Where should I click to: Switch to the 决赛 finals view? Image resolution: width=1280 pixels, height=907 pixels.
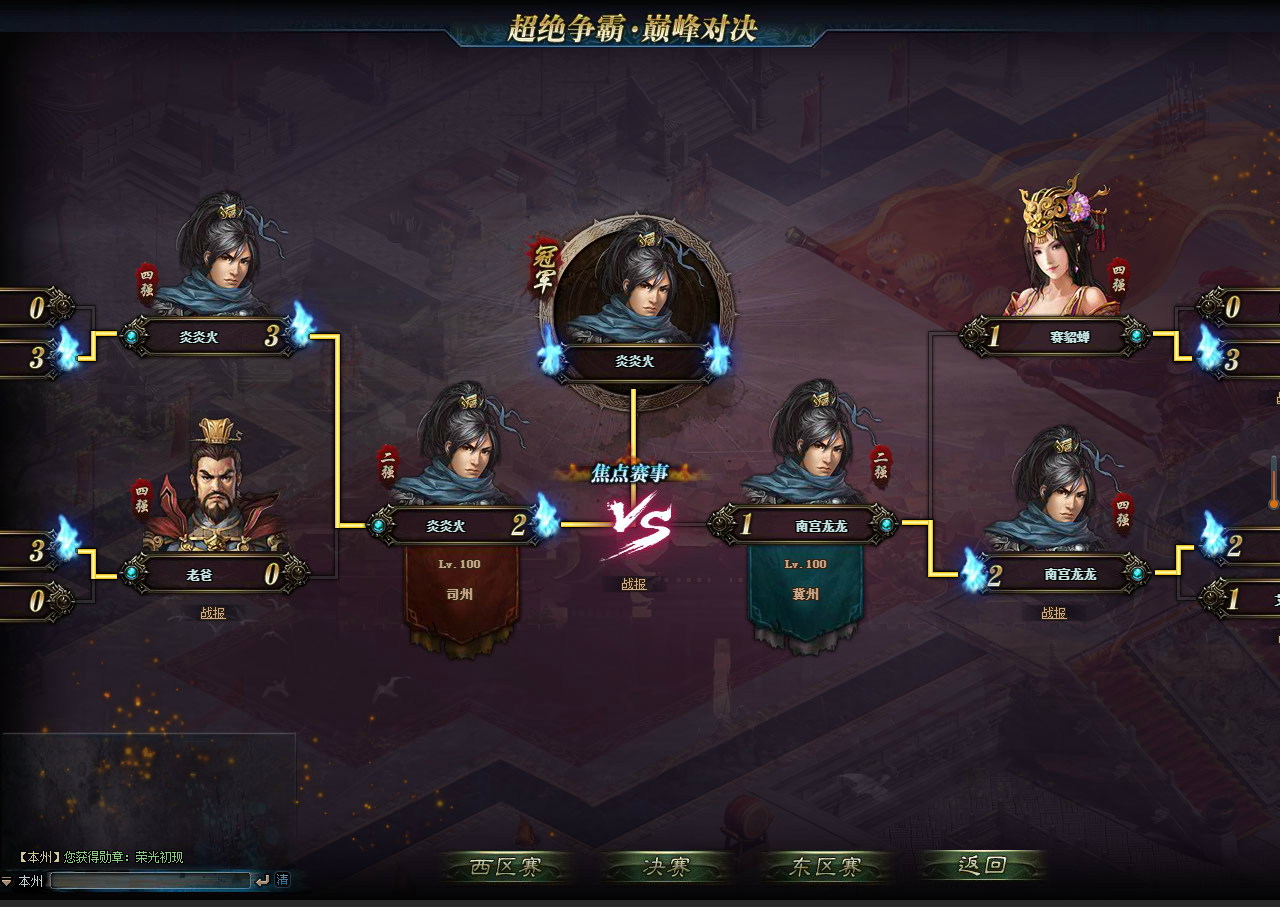pyautogui.click(x=666, y=866)
